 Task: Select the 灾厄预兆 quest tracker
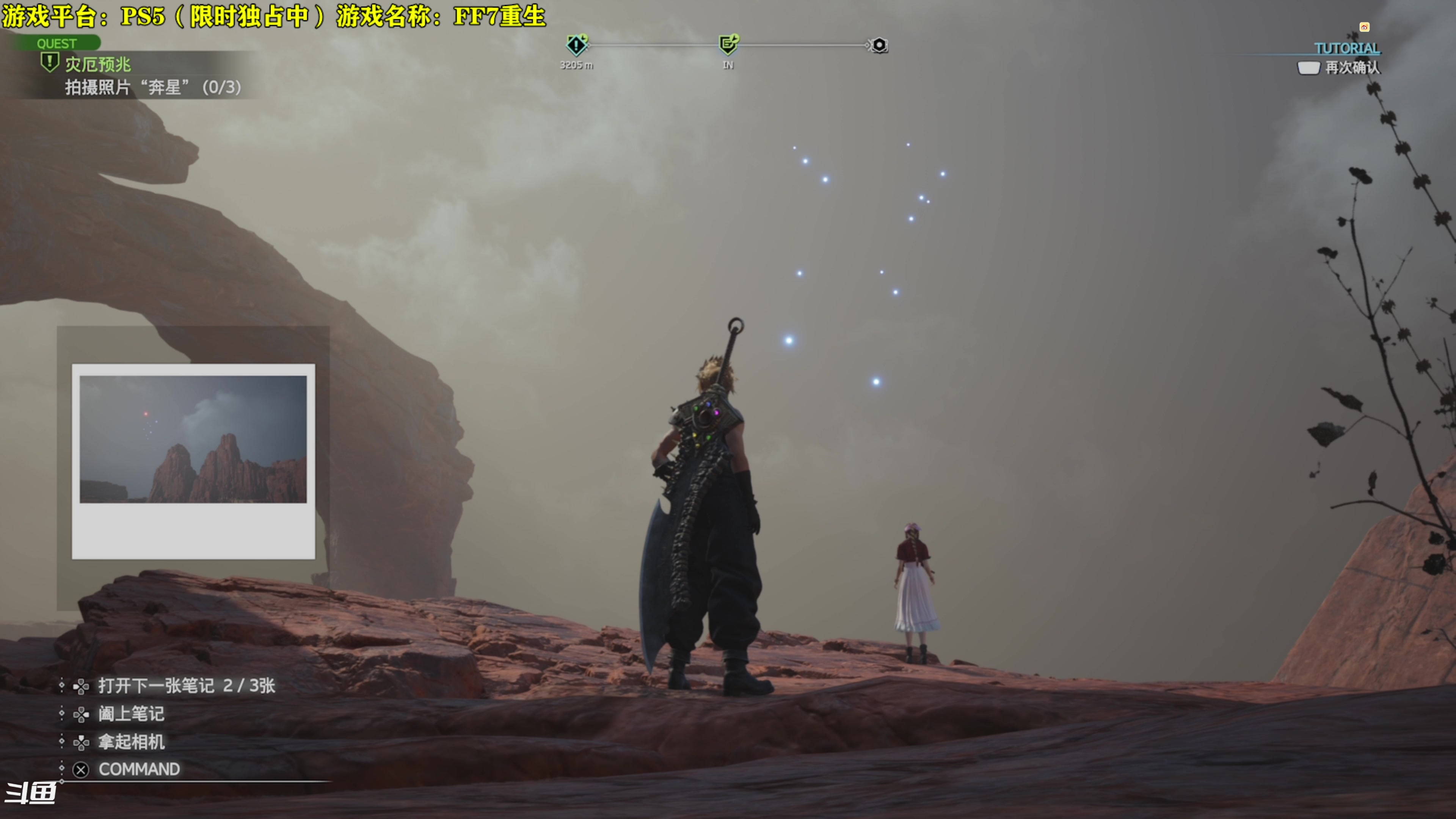tap(97, 64)
